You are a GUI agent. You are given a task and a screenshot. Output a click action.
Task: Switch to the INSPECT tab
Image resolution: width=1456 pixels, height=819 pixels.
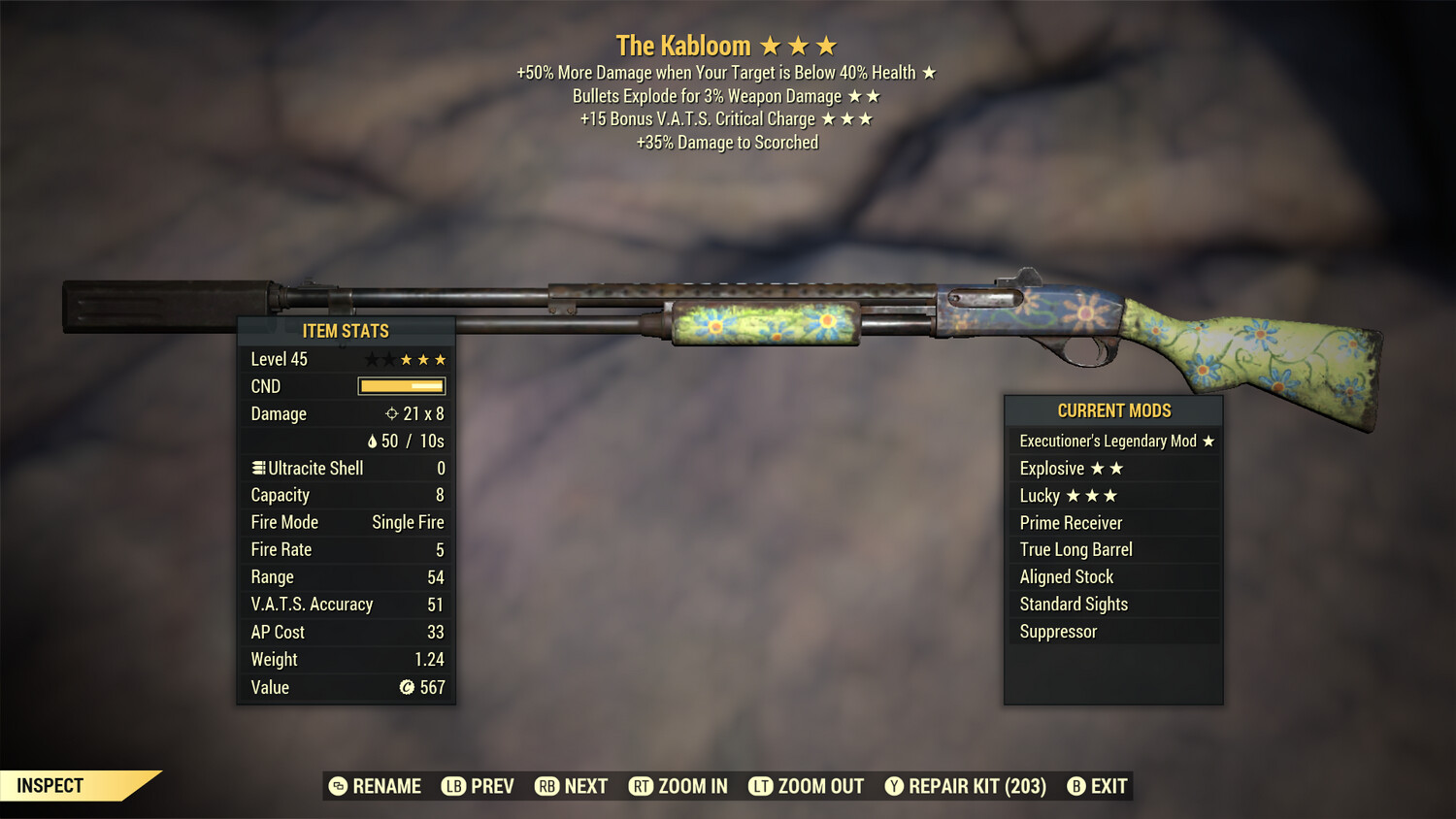(49, 785)
